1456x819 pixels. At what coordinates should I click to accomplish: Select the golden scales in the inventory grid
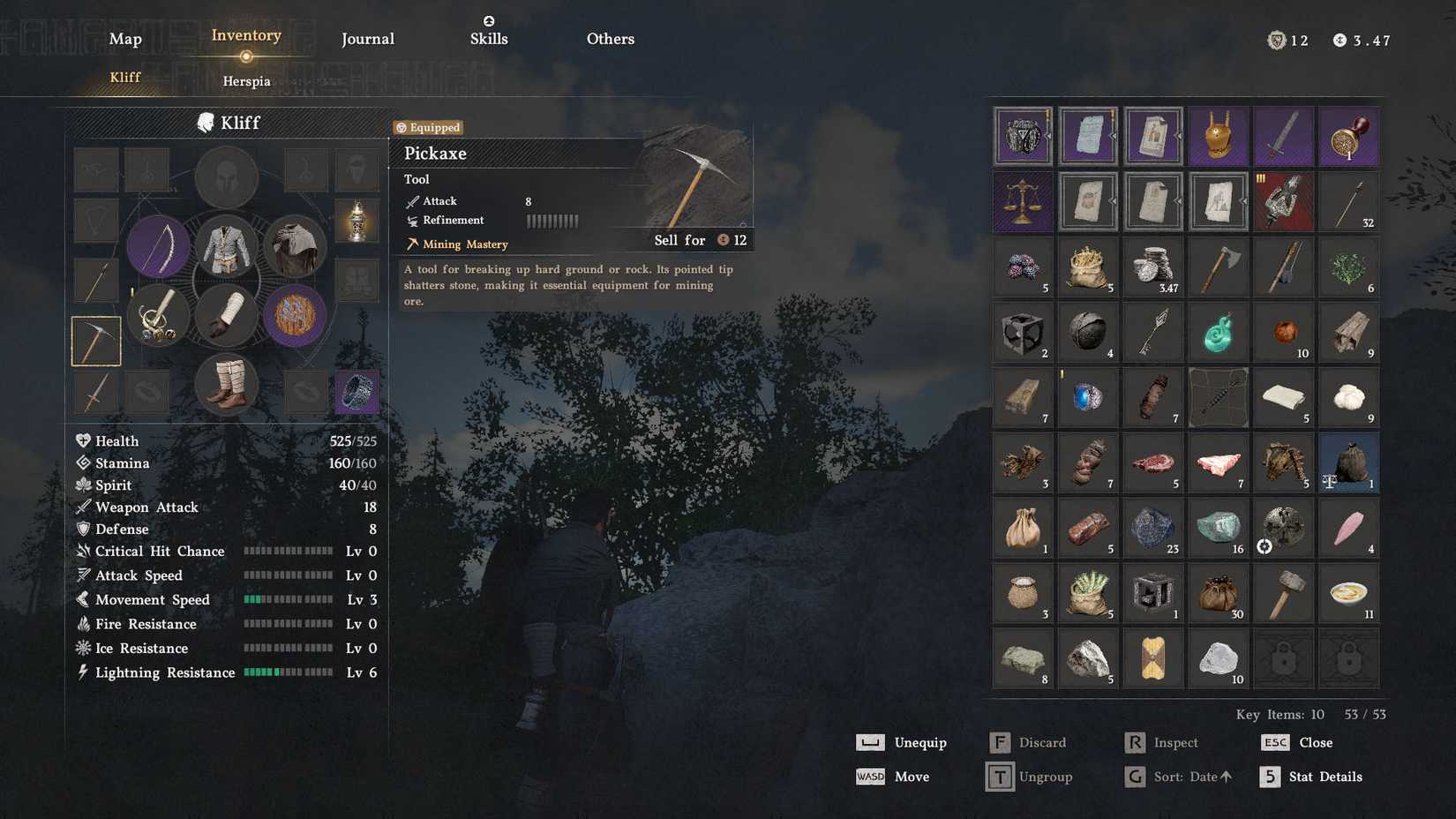(1023, 201)
